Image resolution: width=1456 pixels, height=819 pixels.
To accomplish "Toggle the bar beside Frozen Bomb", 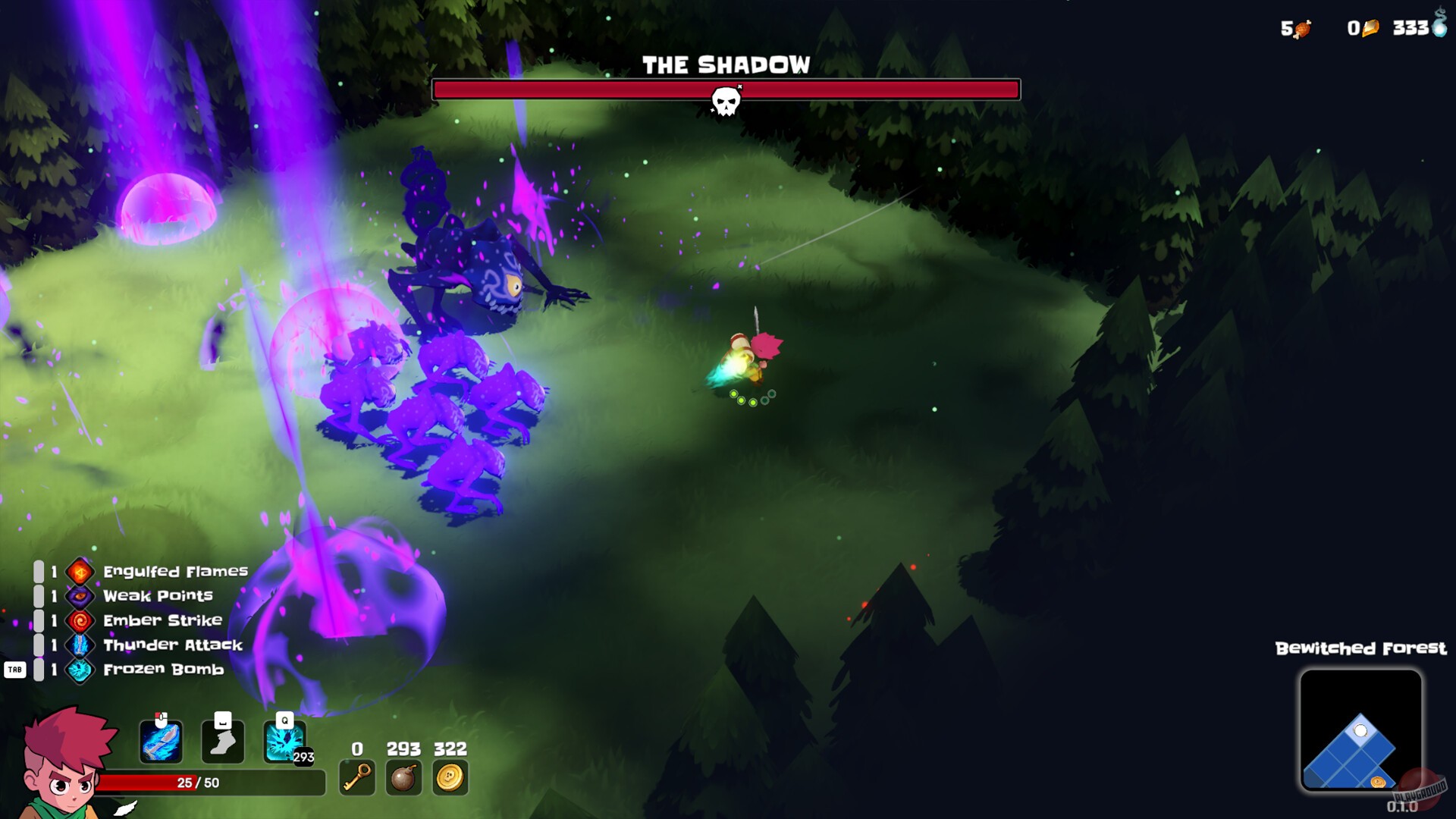I will point(40,670).
